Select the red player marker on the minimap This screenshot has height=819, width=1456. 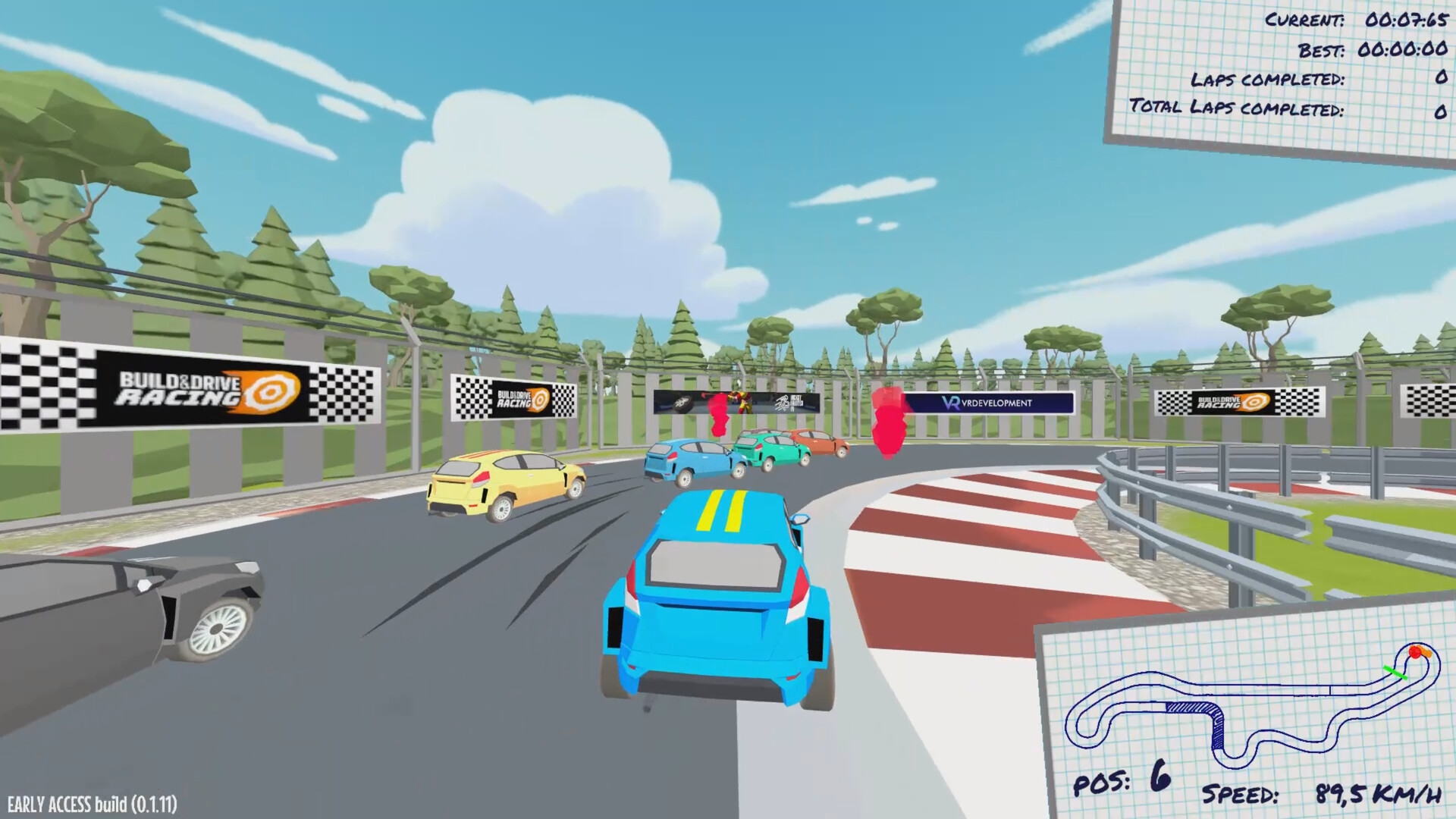[x=1415, y=652]
